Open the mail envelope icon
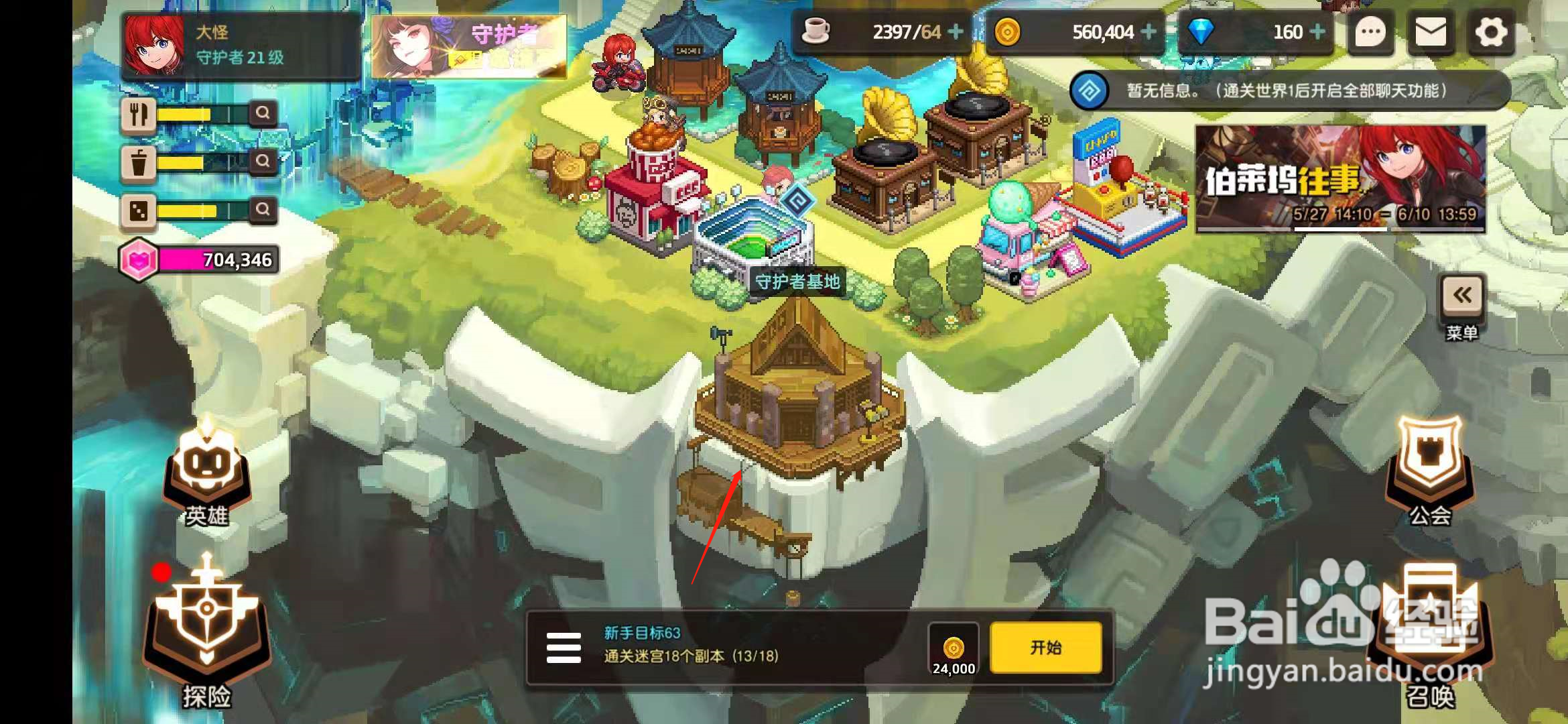The height and width of the screenshot is (724, 1568). coord(1430,32)
